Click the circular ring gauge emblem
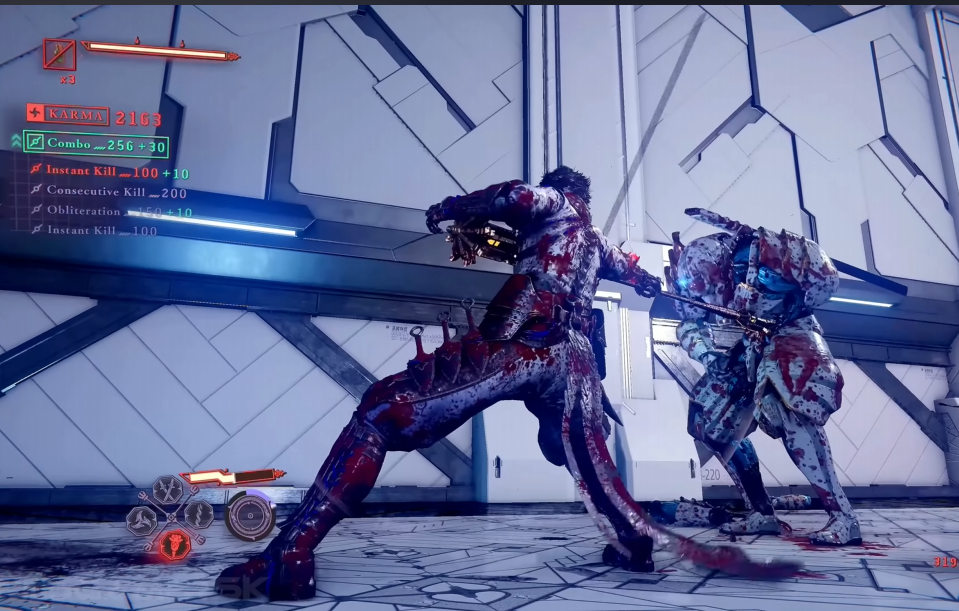The height and width of the screenshot is (611, 959). (x=249, y=516)
